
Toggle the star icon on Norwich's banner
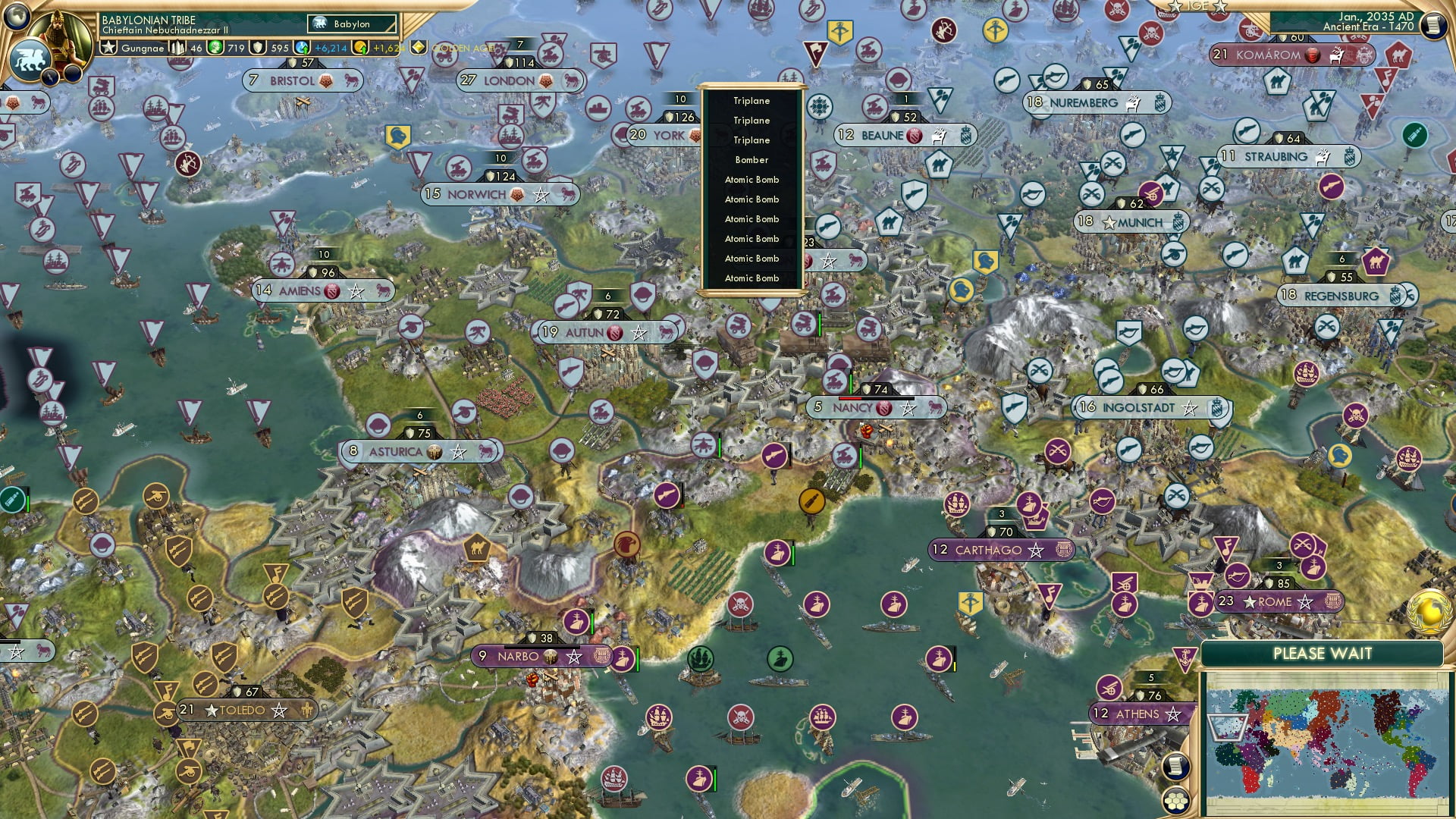click(541, 194)
